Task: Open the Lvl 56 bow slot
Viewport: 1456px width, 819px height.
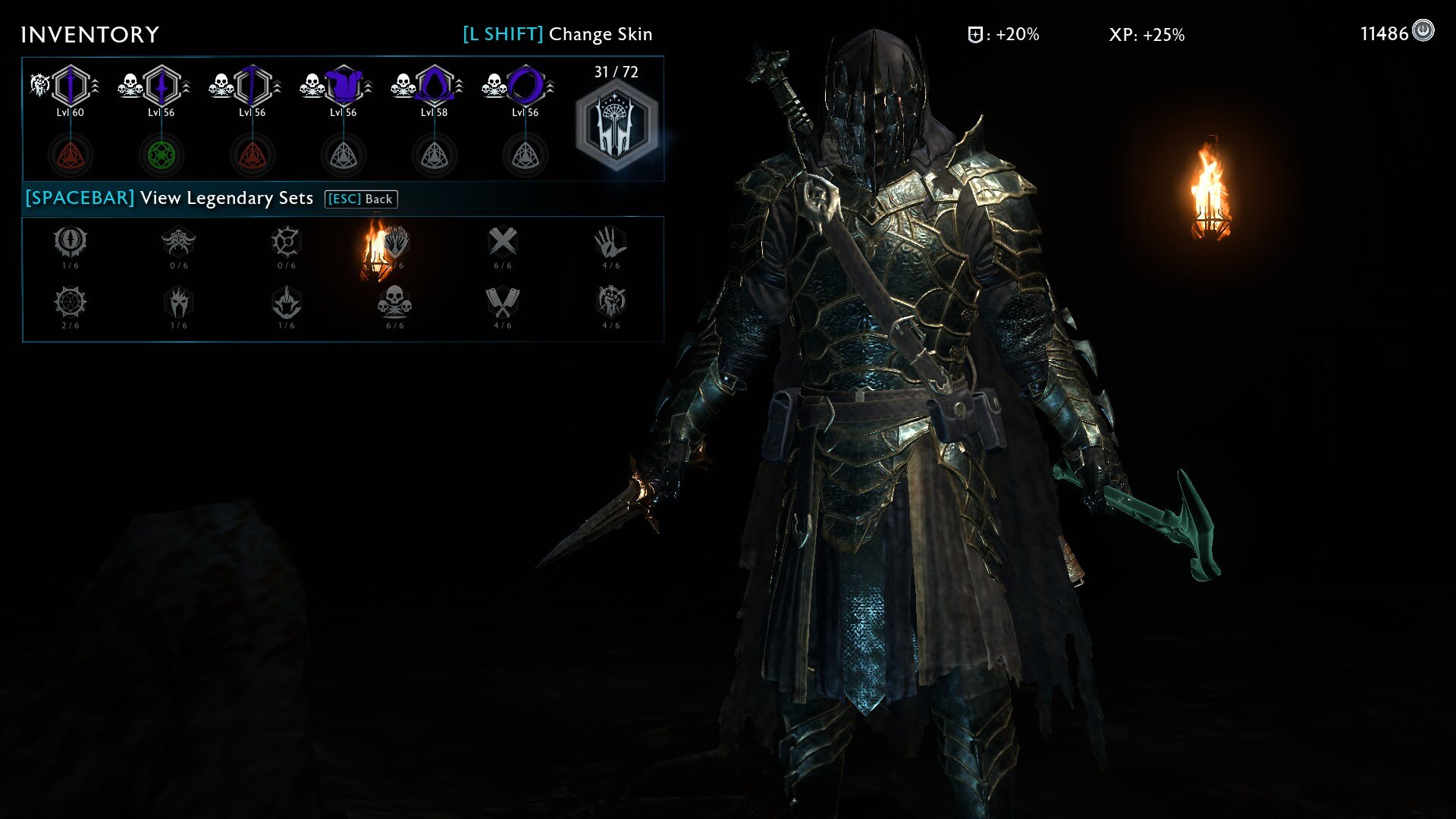Action: click(x=252, y=86)
